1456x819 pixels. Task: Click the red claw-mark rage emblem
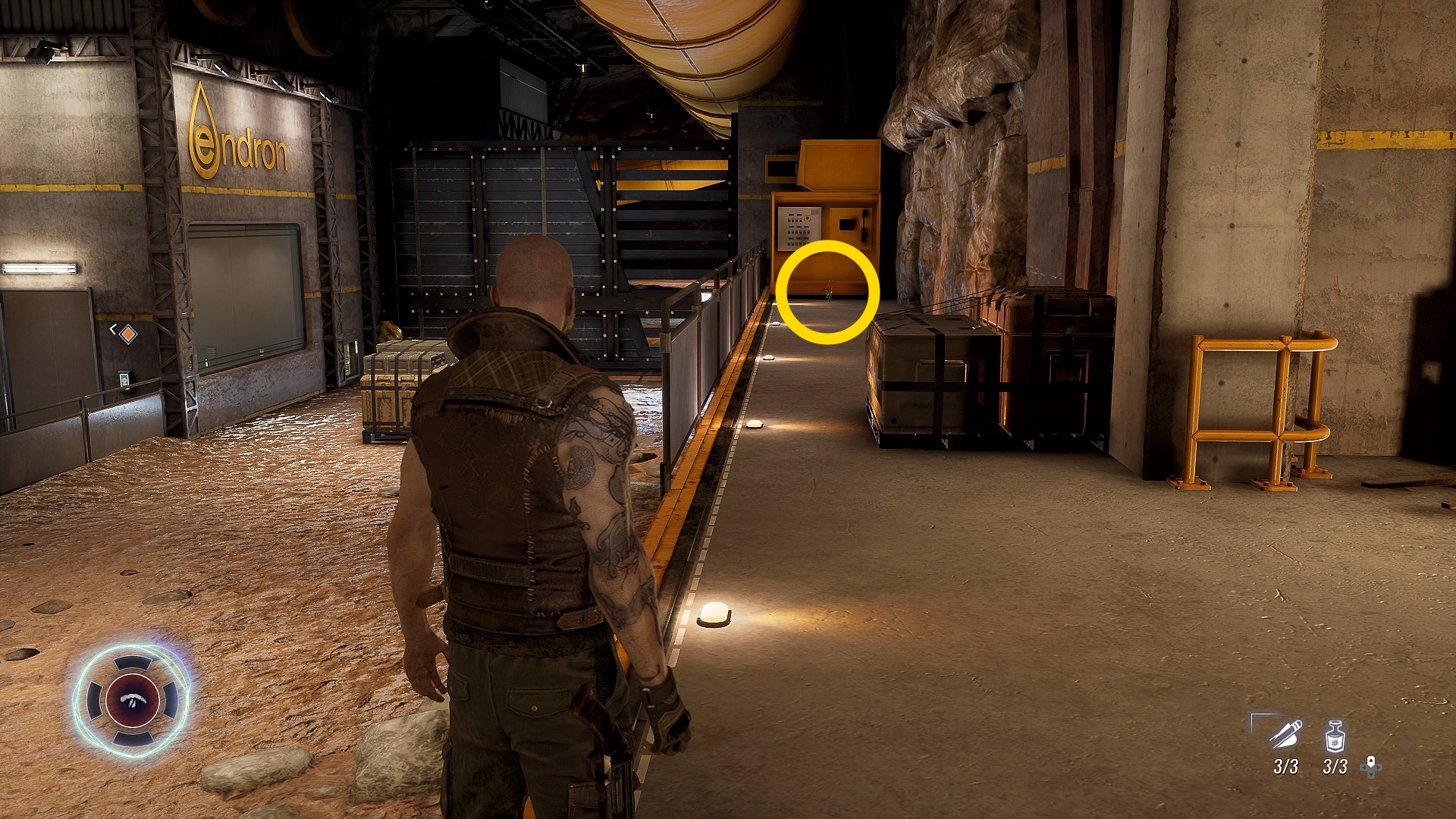[x=132, y=699]
